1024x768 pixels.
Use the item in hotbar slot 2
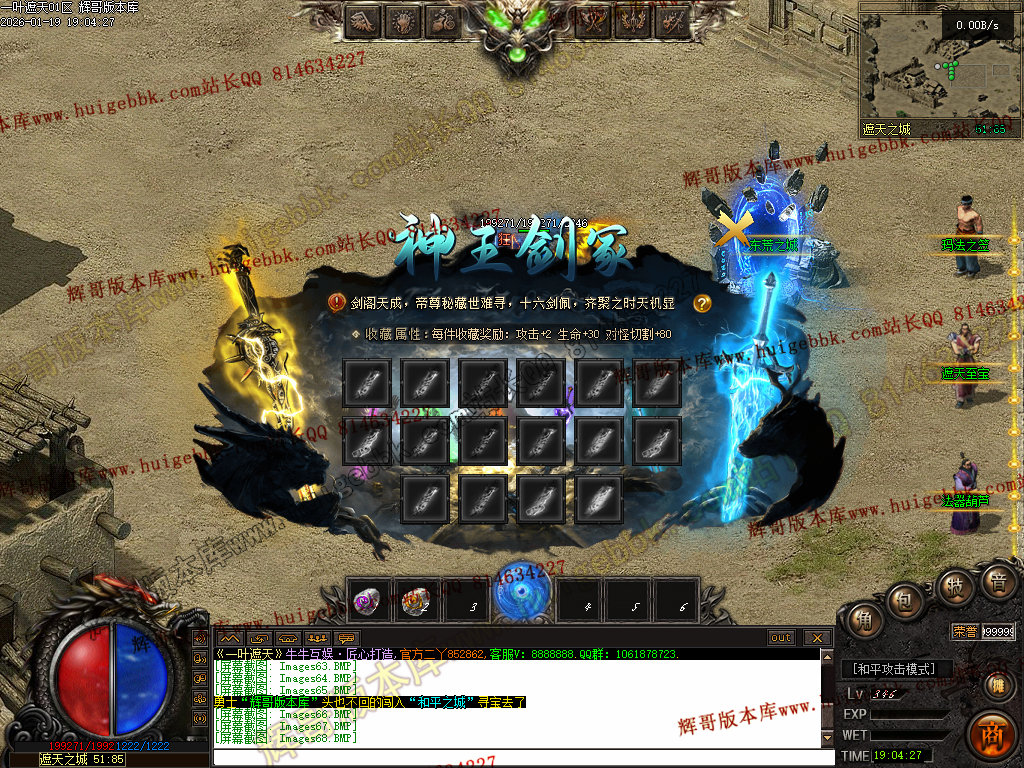coord(415,601)
